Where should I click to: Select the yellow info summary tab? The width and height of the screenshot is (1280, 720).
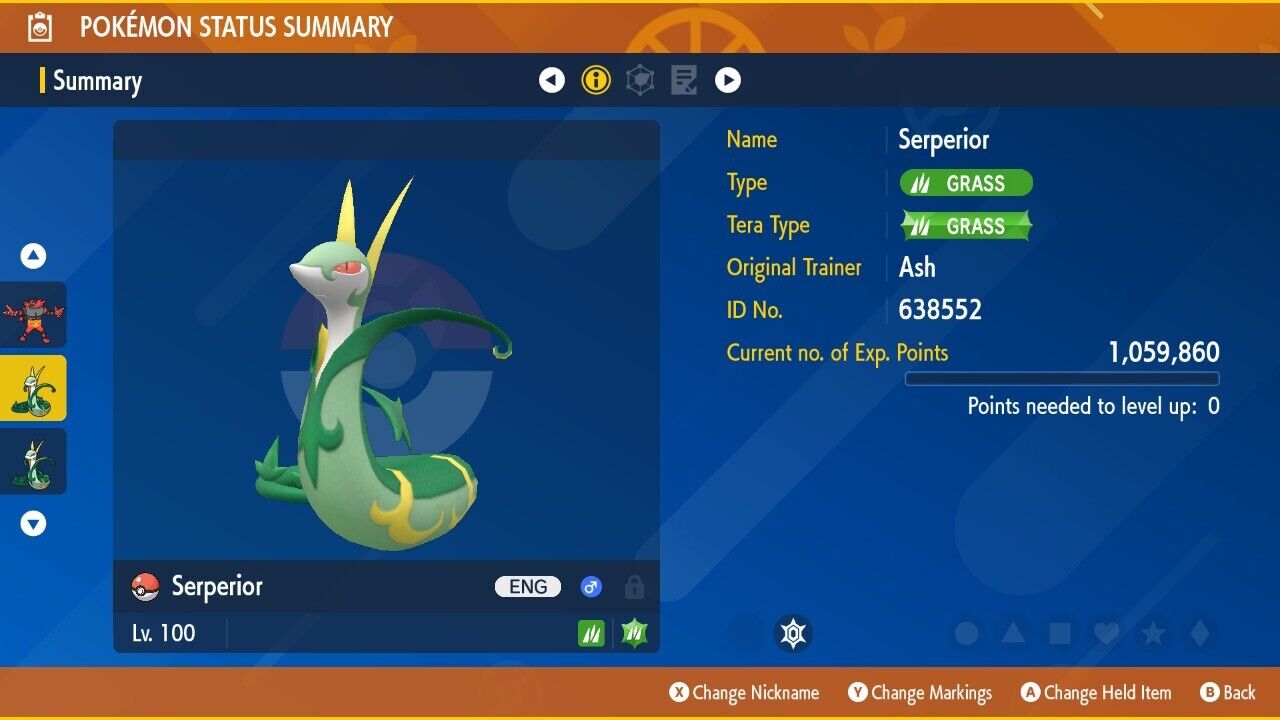(x=596, y=80)
